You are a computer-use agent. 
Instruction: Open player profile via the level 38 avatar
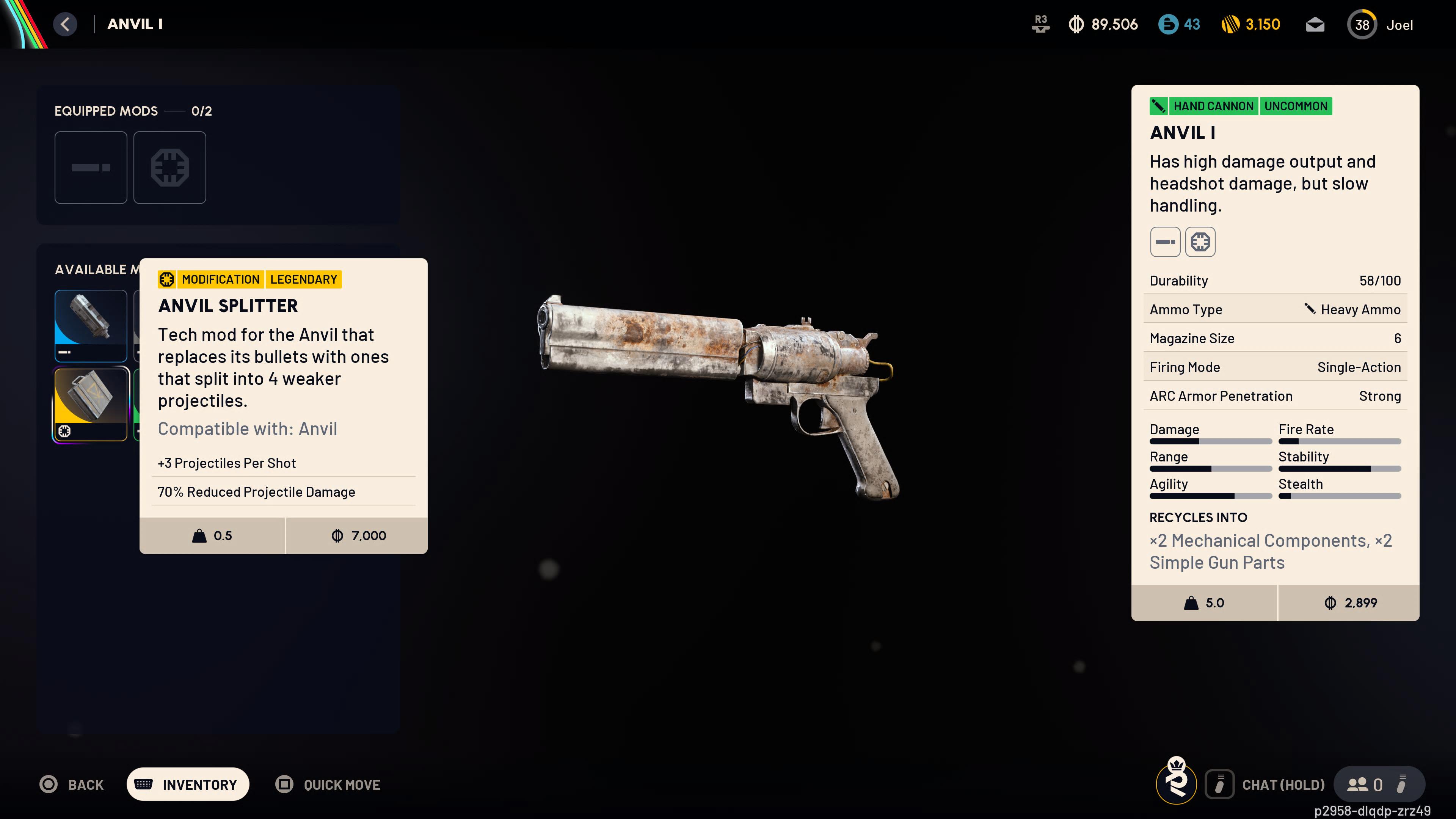(1362, 24)
